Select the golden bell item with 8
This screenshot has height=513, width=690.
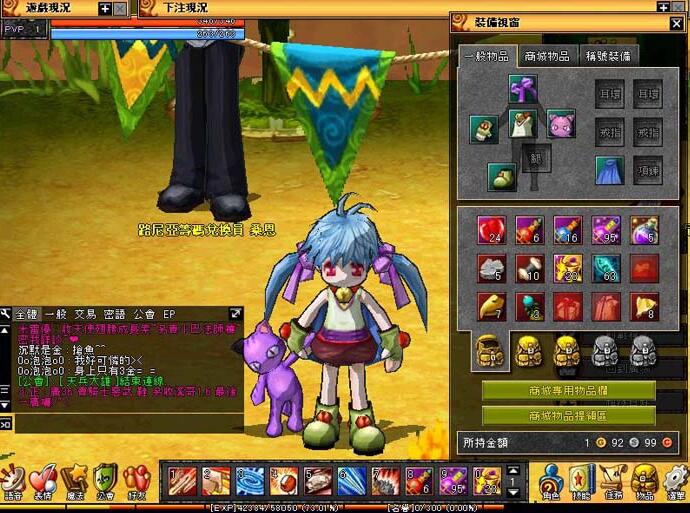644,305
